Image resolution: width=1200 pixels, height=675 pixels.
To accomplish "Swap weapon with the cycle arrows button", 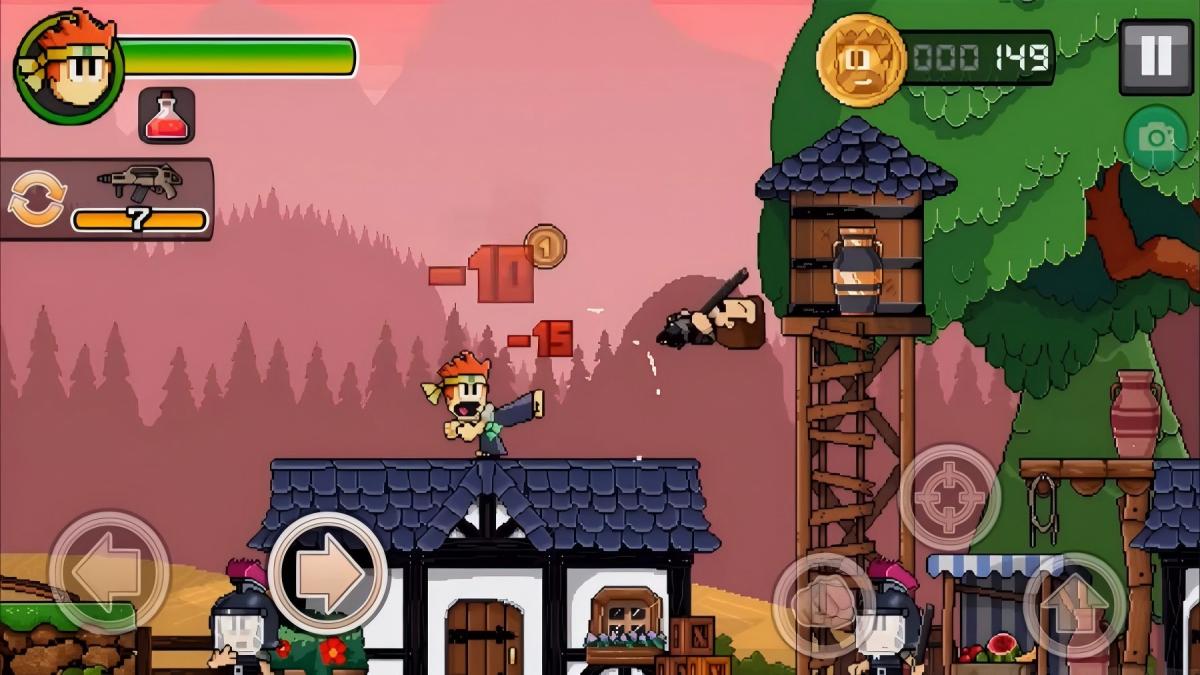I will point(37,198).
